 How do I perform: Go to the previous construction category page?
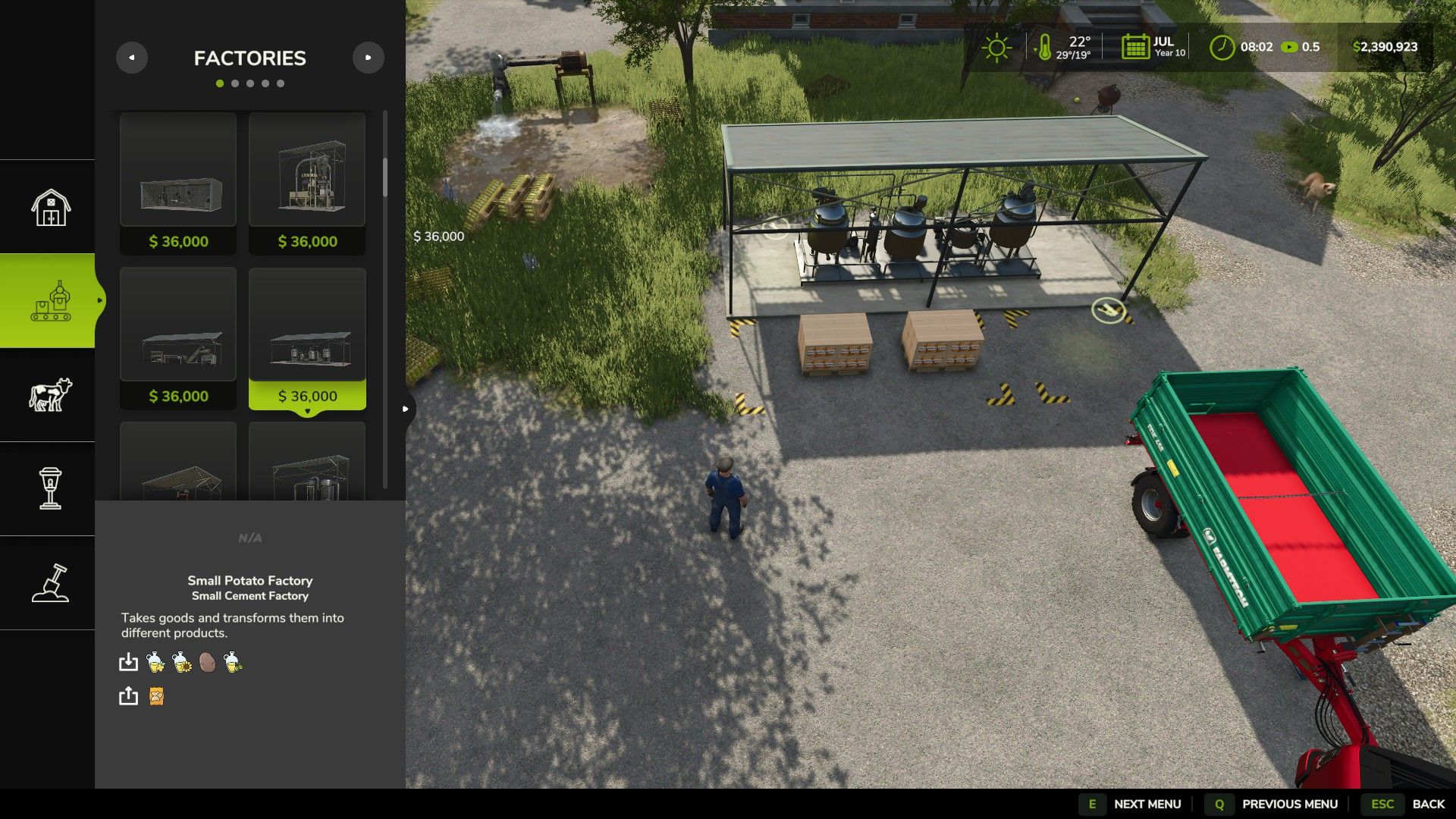[x=131, y=58]
